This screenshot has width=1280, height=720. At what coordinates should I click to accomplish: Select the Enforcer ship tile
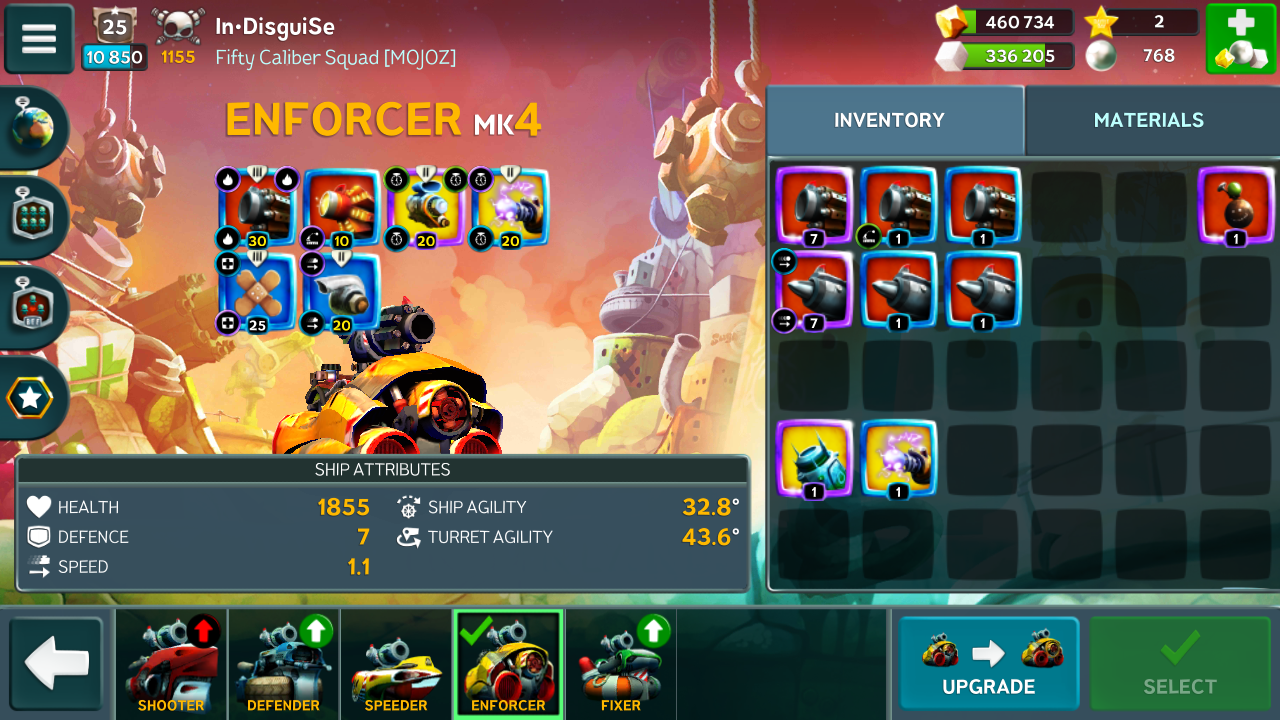click(508, 664)
